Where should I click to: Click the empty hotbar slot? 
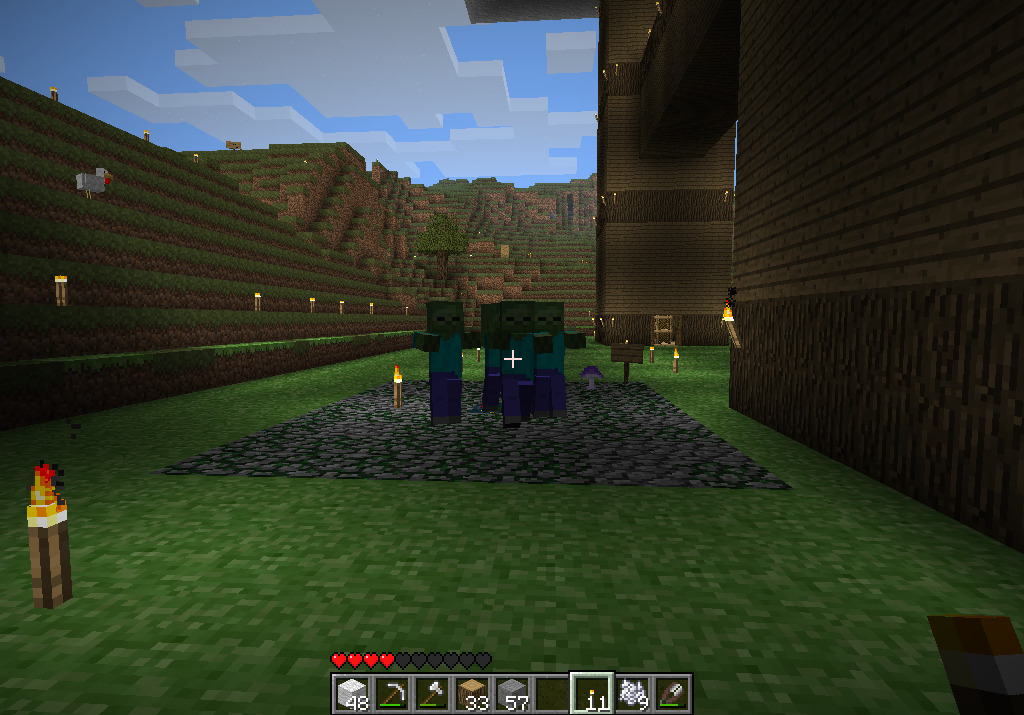coord(551,693)
